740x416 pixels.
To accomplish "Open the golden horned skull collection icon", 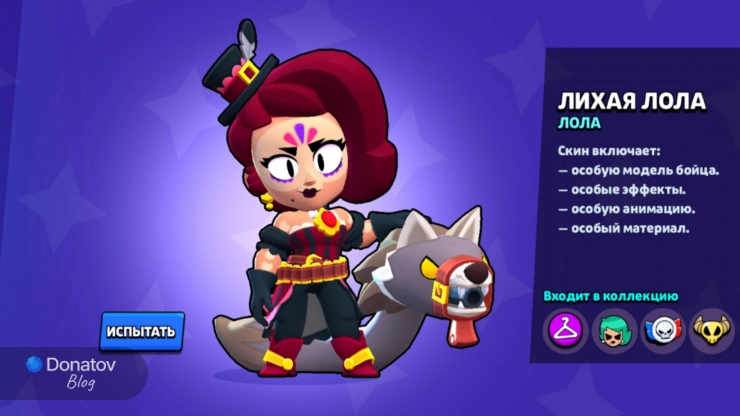I will pos(710,328).
